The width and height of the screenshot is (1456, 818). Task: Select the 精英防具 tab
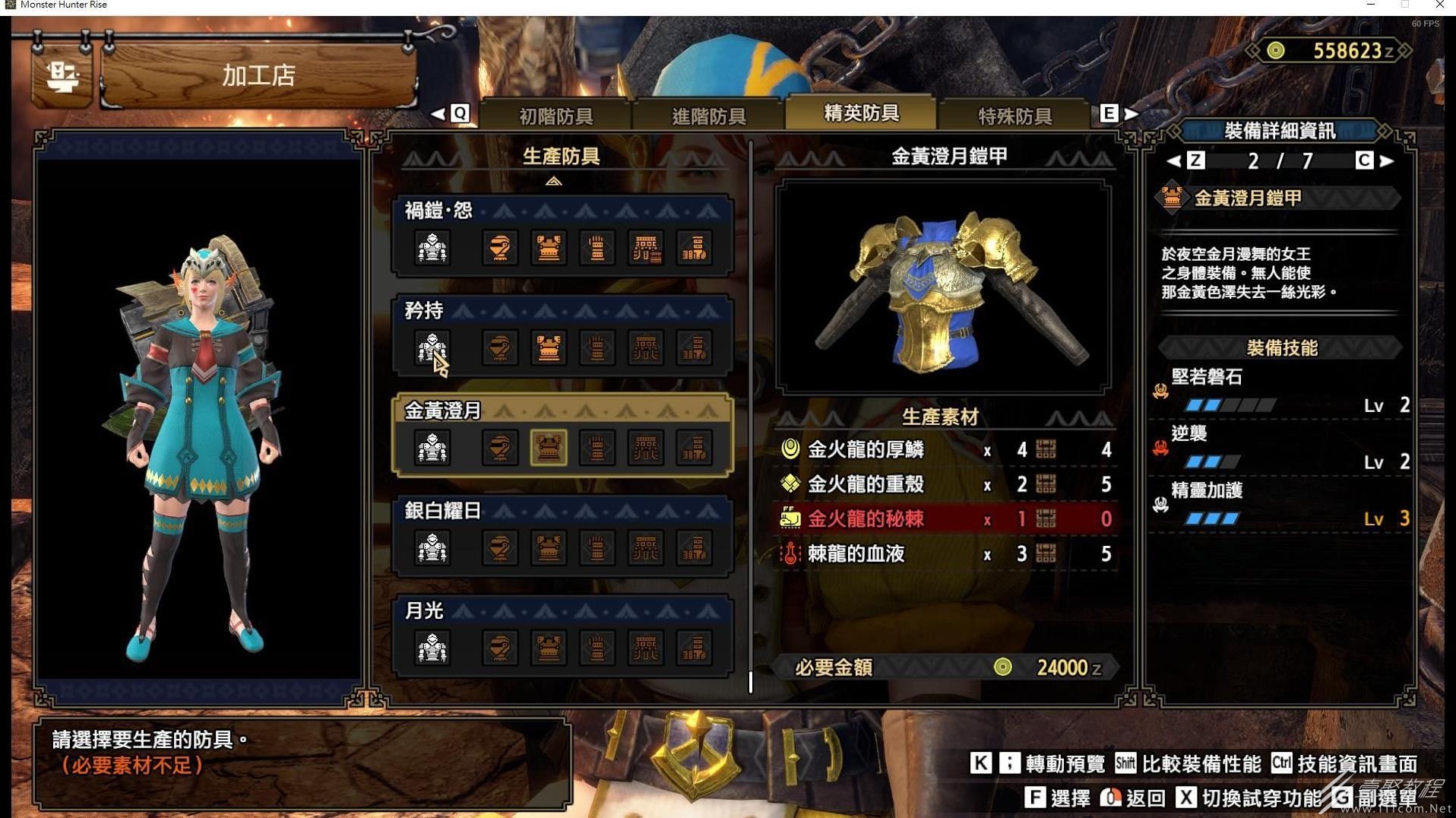coord(861,113)
